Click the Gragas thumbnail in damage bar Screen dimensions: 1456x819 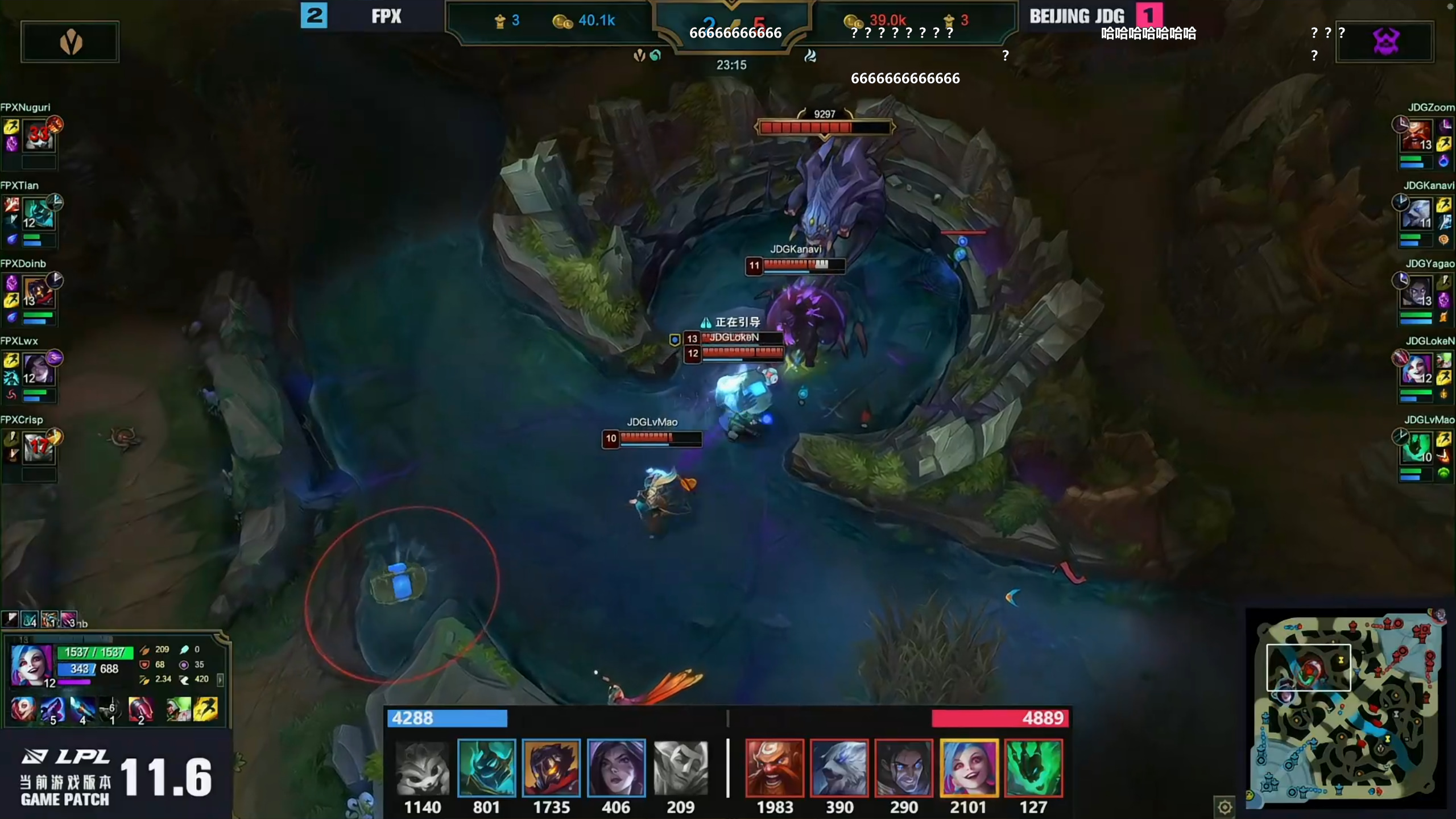(x=775, y=768)
